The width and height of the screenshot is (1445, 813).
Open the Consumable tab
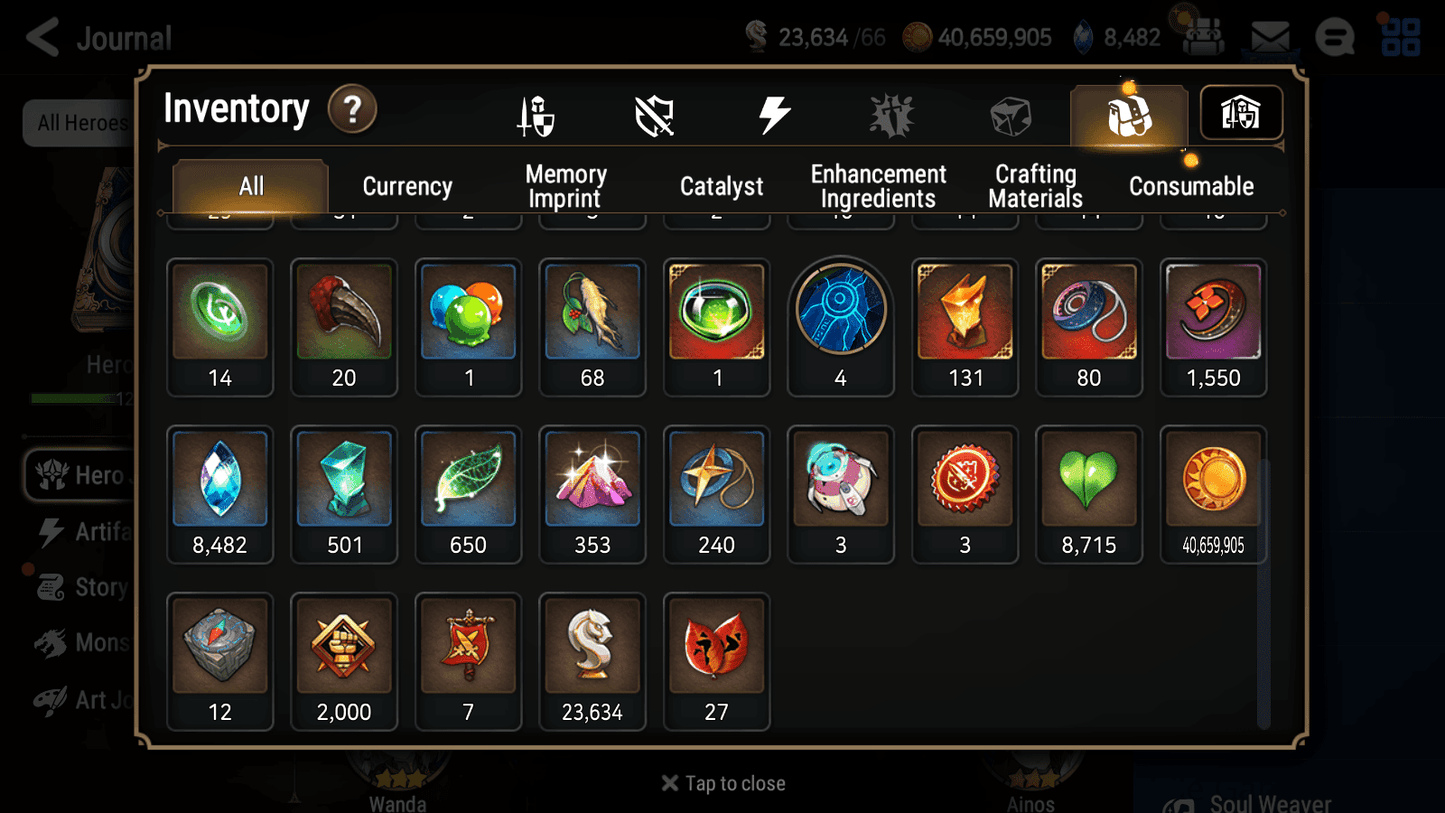tap(1192, 185)
